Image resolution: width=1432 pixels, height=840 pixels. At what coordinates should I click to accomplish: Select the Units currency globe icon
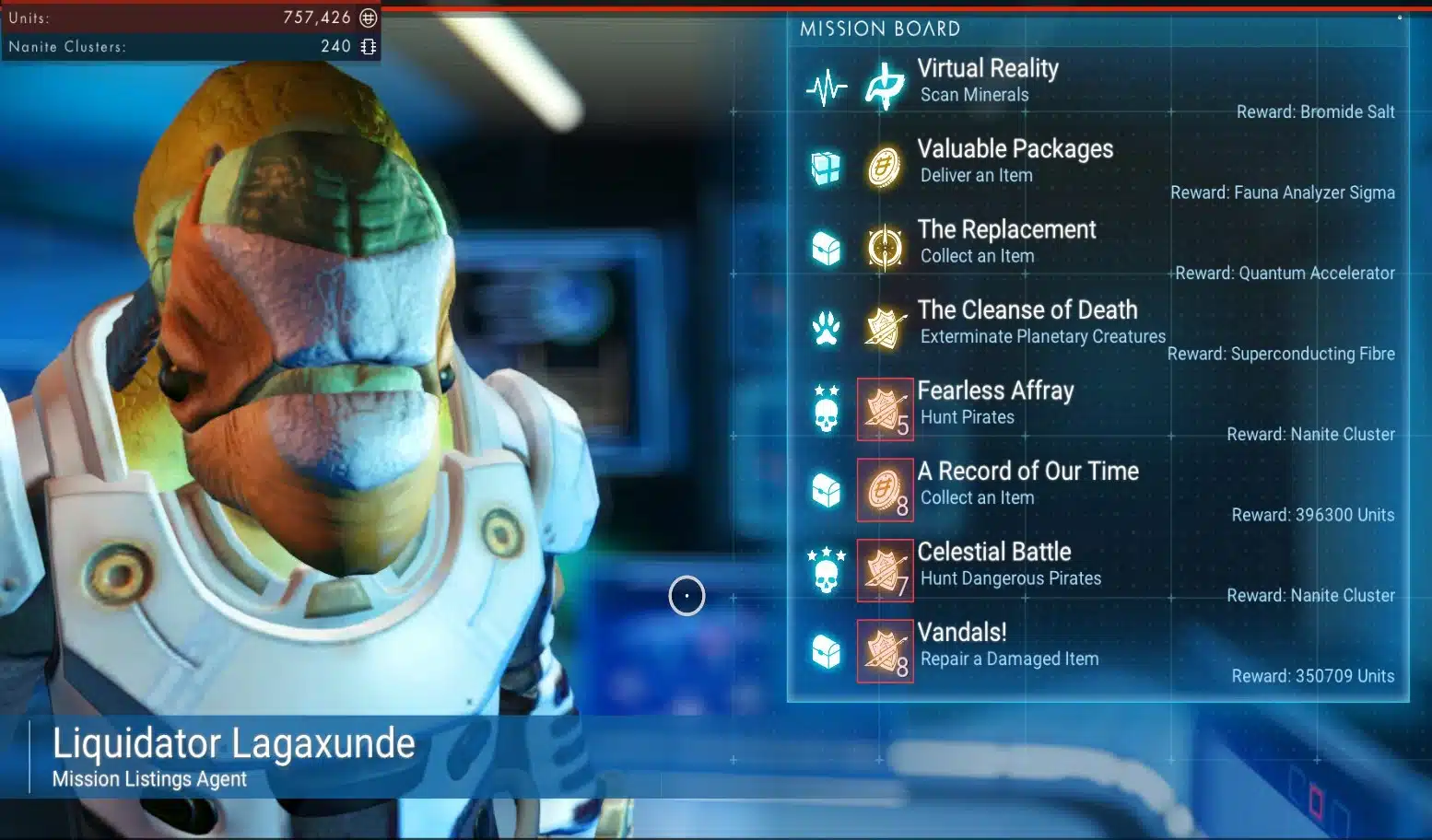(367, 17)
